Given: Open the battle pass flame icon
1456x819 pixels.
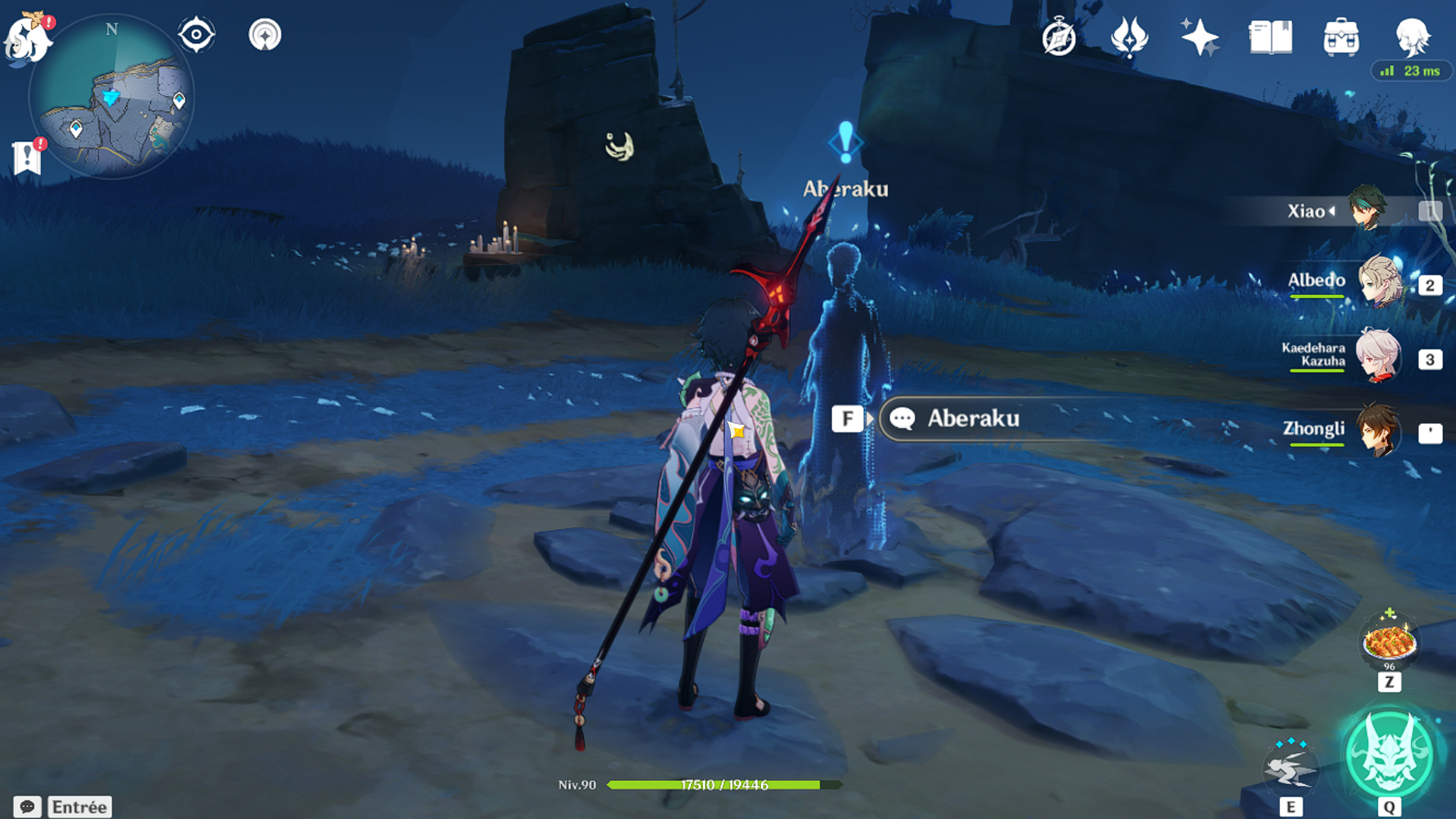Looking at the screenshot, I should pyautogui.click(x=1129, y=37).
